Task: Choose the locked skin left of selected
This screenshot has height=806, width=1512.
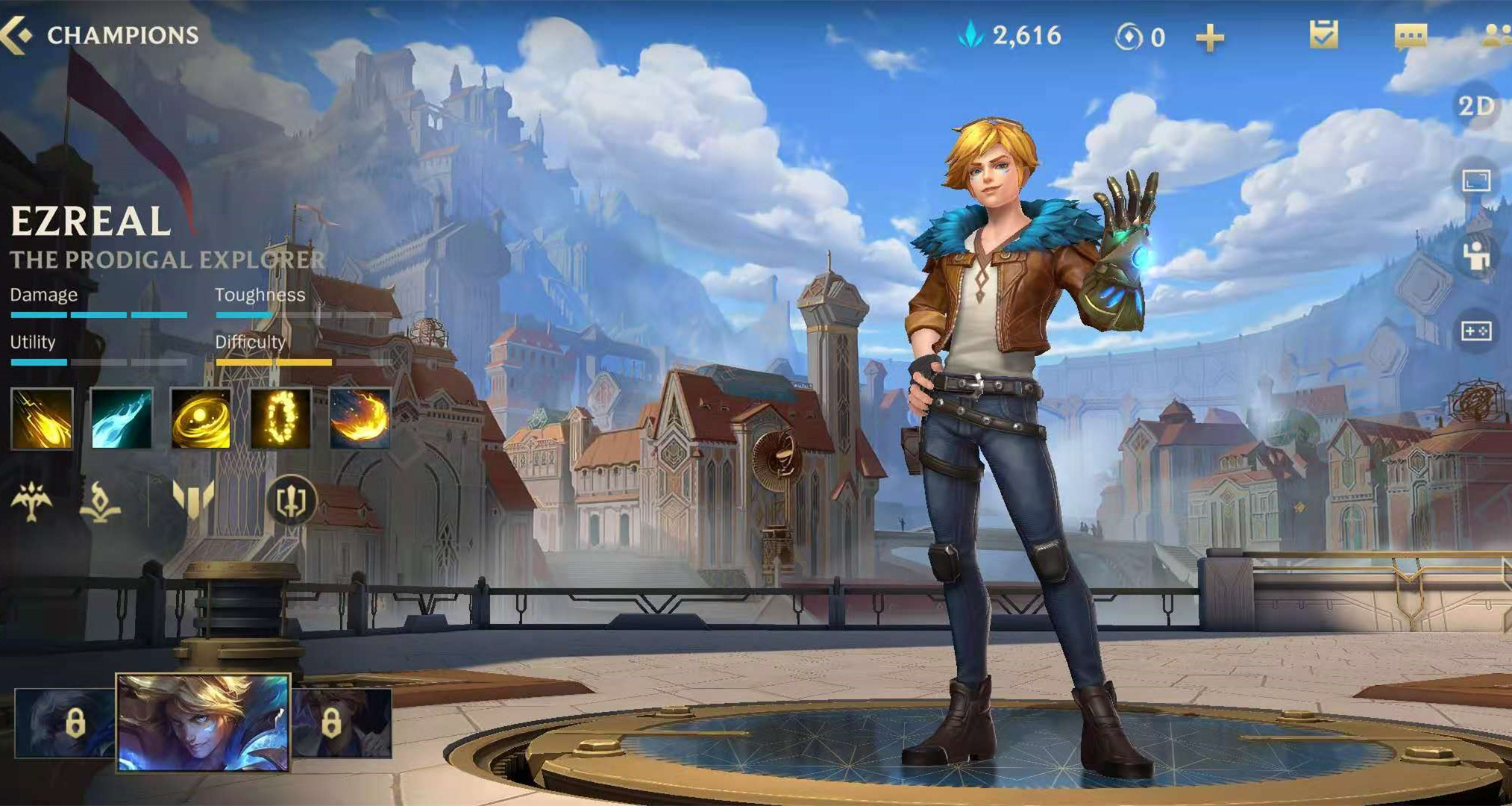Action: [x=65, y=722]
